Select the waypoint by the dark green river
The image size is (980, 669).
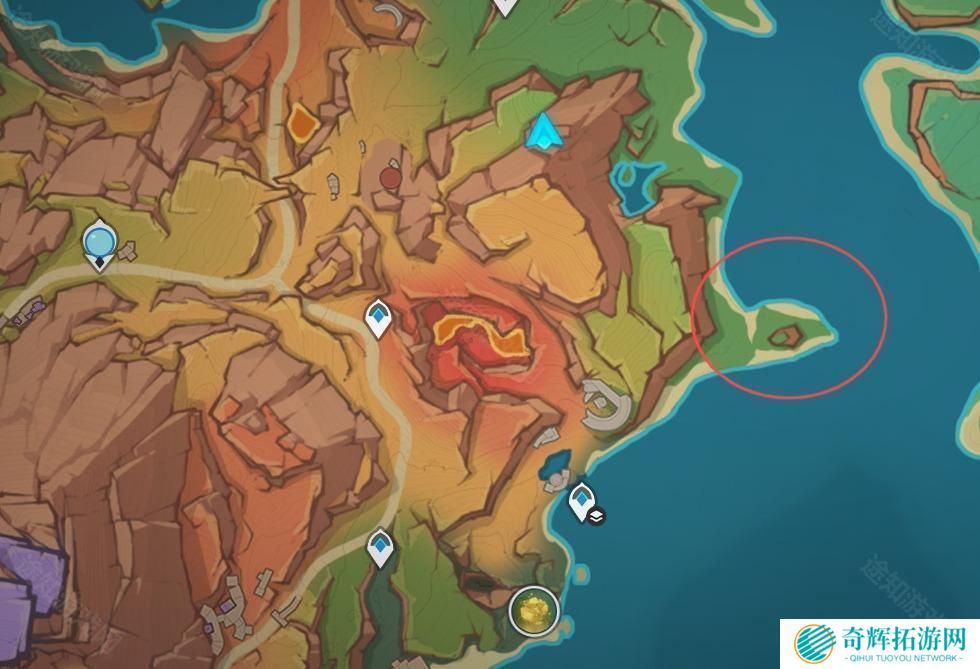pyautogui.click(x=380, y=547)
